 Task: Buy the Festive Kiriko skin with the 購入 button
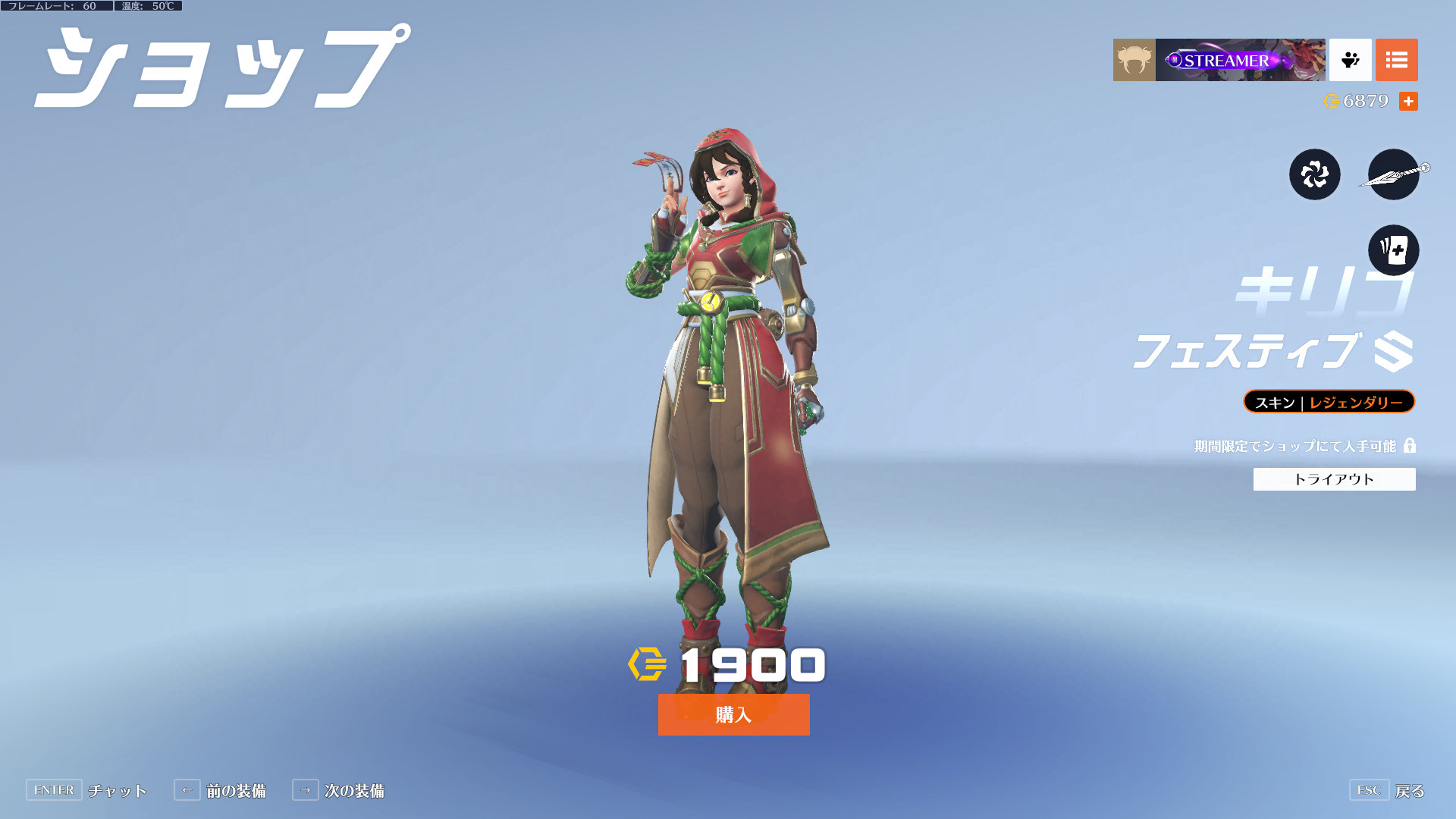733,714
